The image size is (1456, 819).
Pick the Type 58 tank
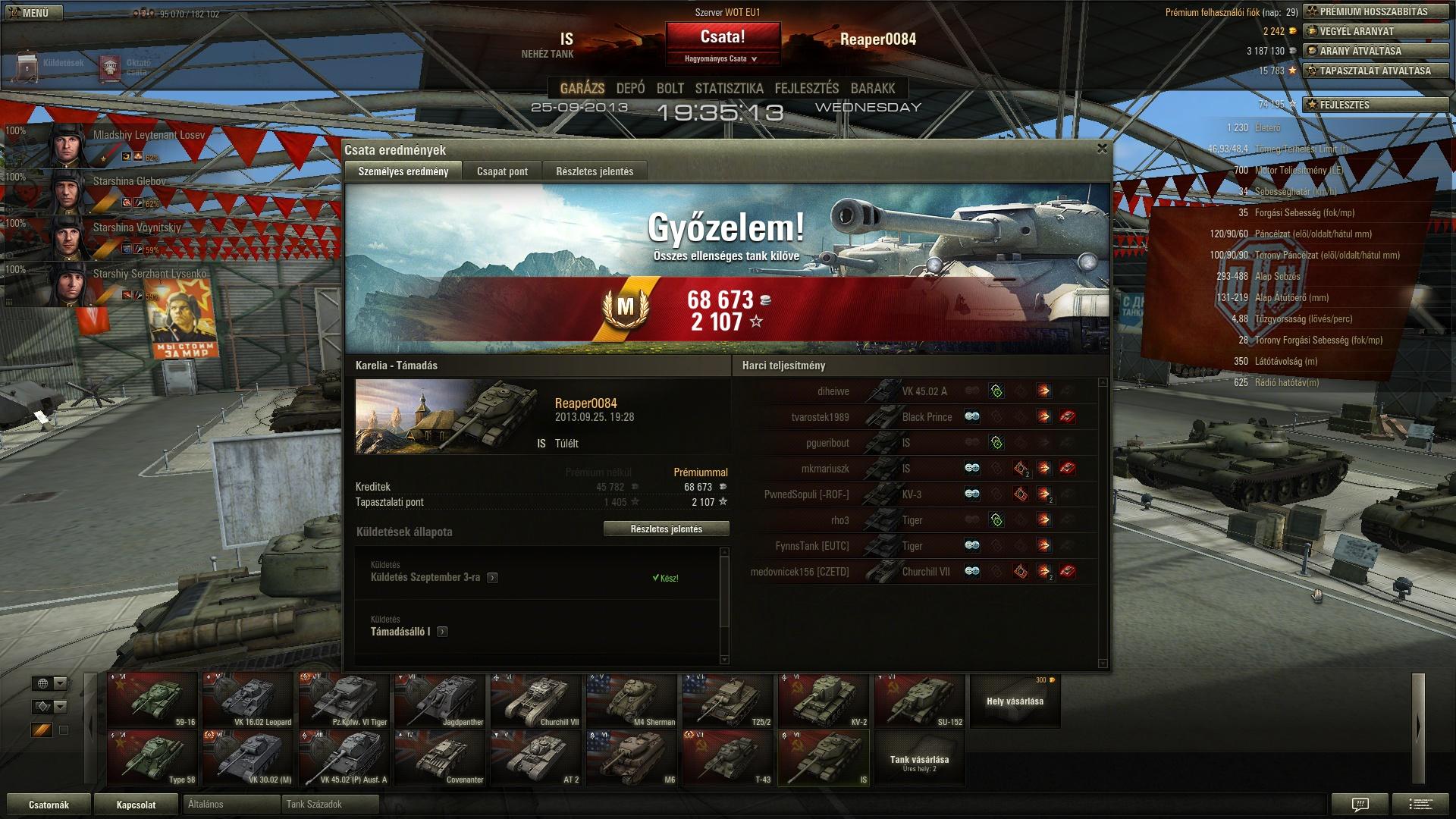(152, 758)
